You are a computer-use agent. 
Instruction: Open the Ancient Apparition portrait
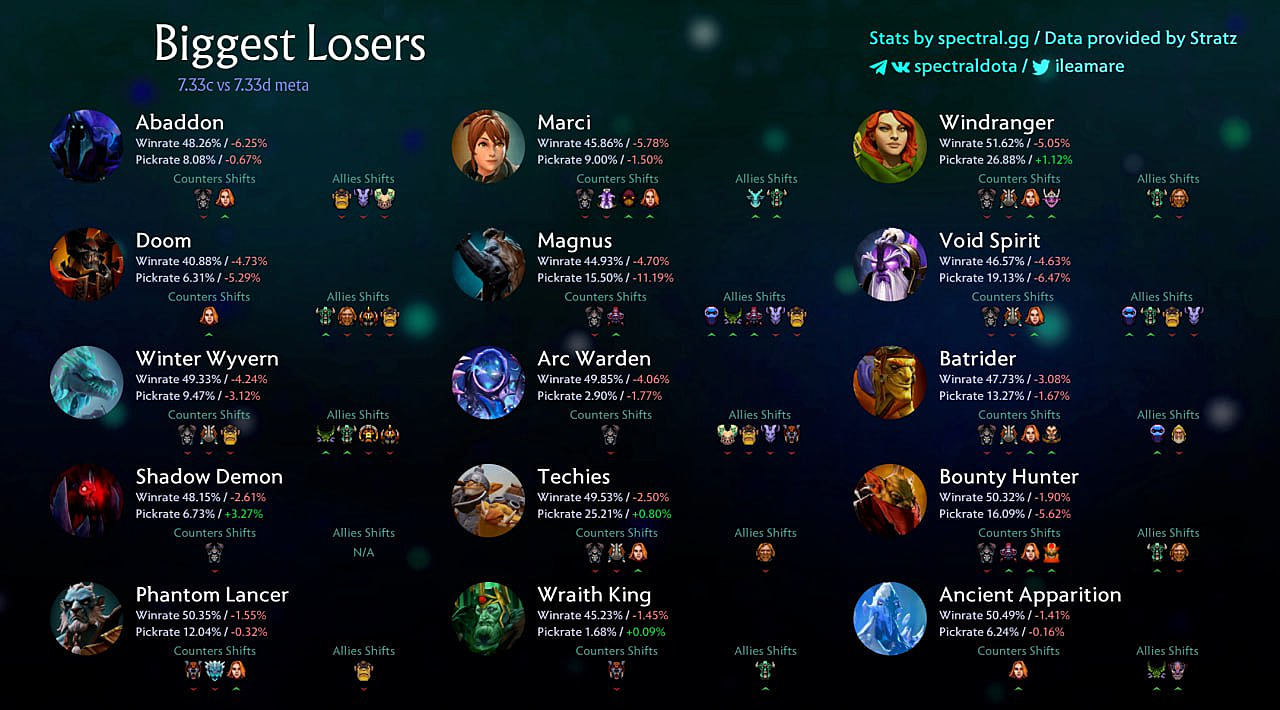[x=890, y=618]
